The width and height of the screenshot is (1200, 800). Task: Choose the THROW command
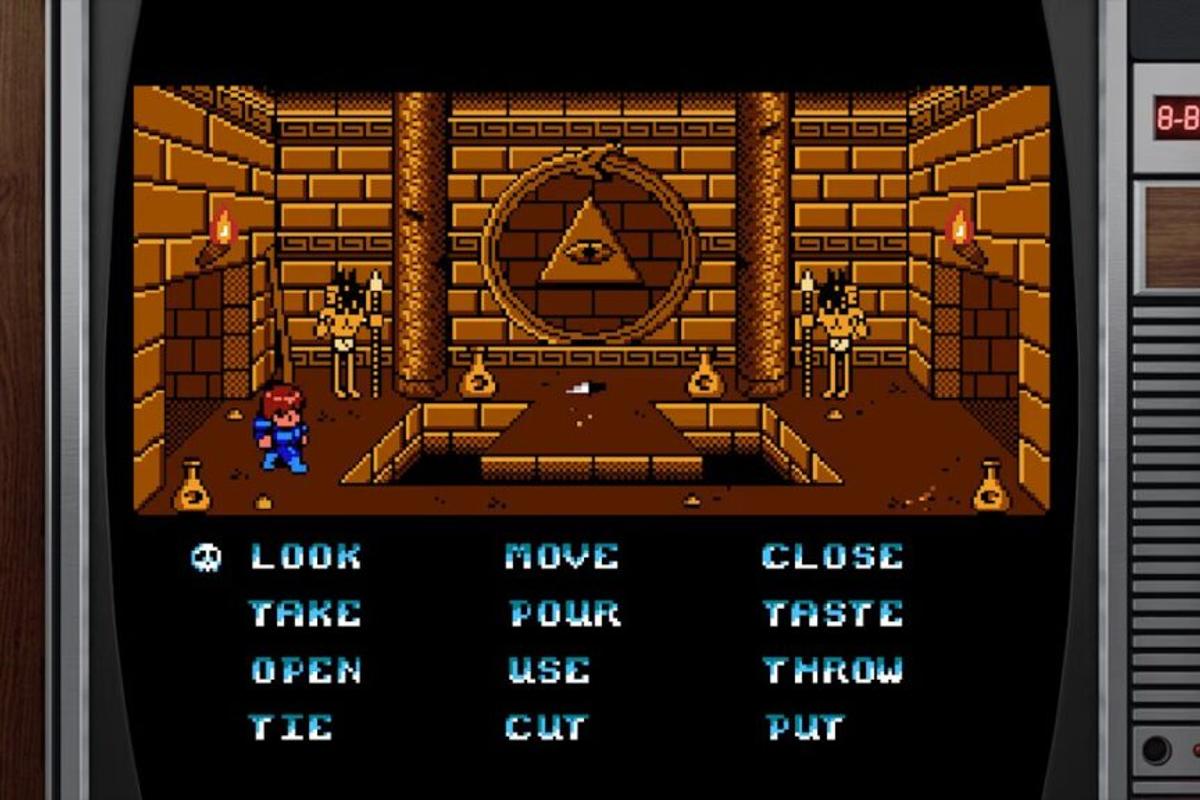[x=832, y=670]
